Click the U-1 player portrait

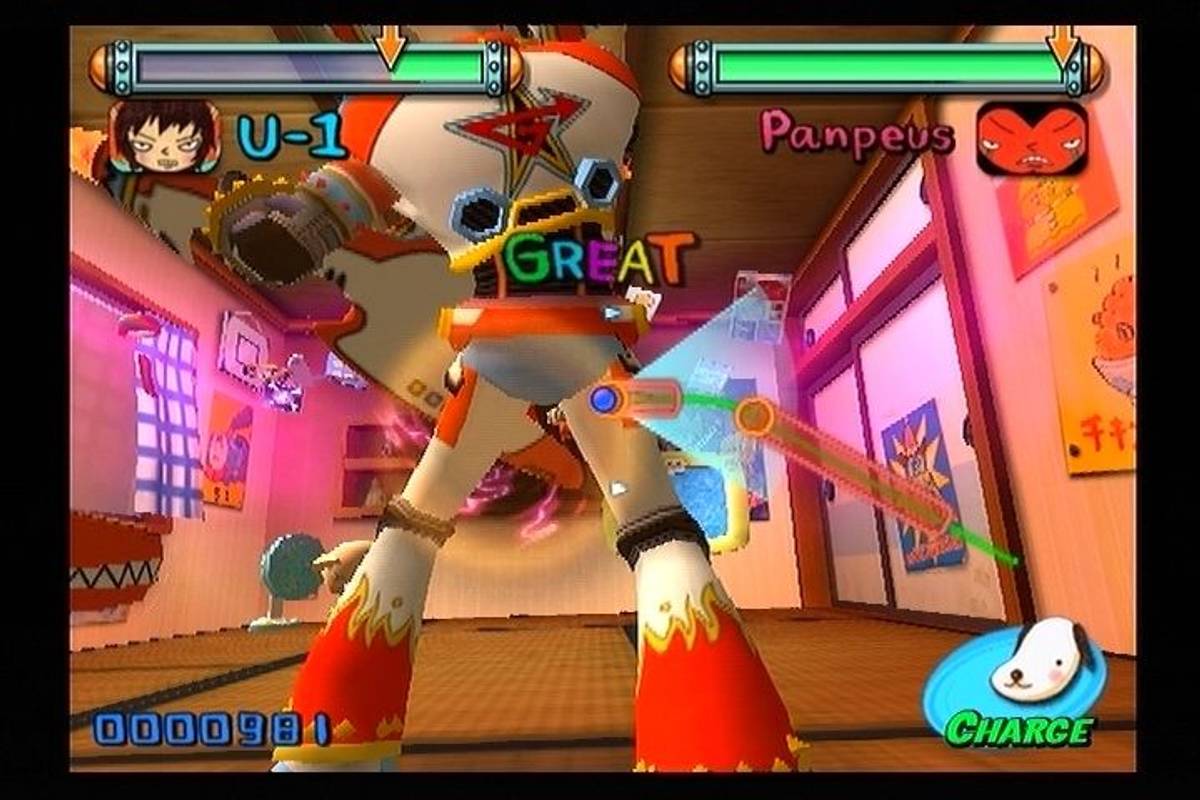(163, 136)
